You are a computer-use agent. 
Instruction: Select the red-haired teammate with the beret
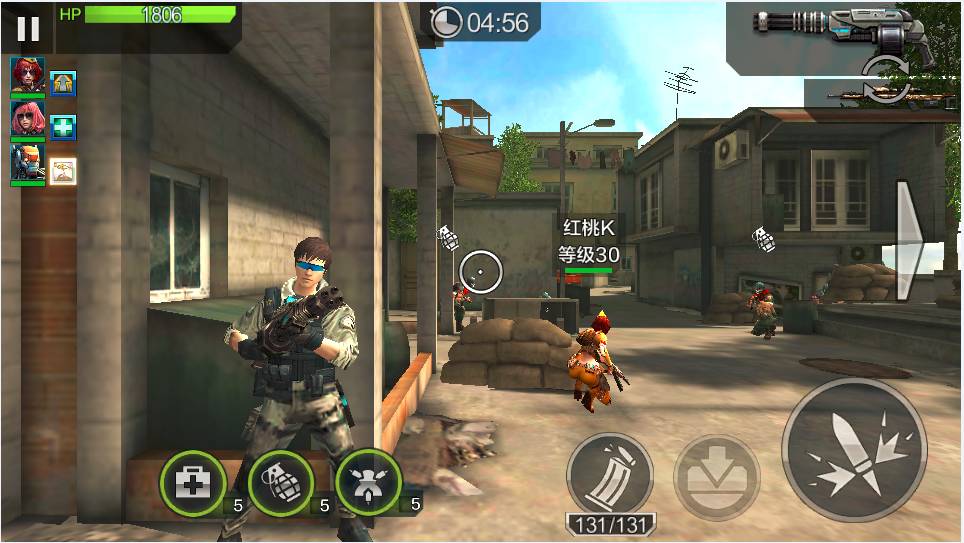point(27,77)
